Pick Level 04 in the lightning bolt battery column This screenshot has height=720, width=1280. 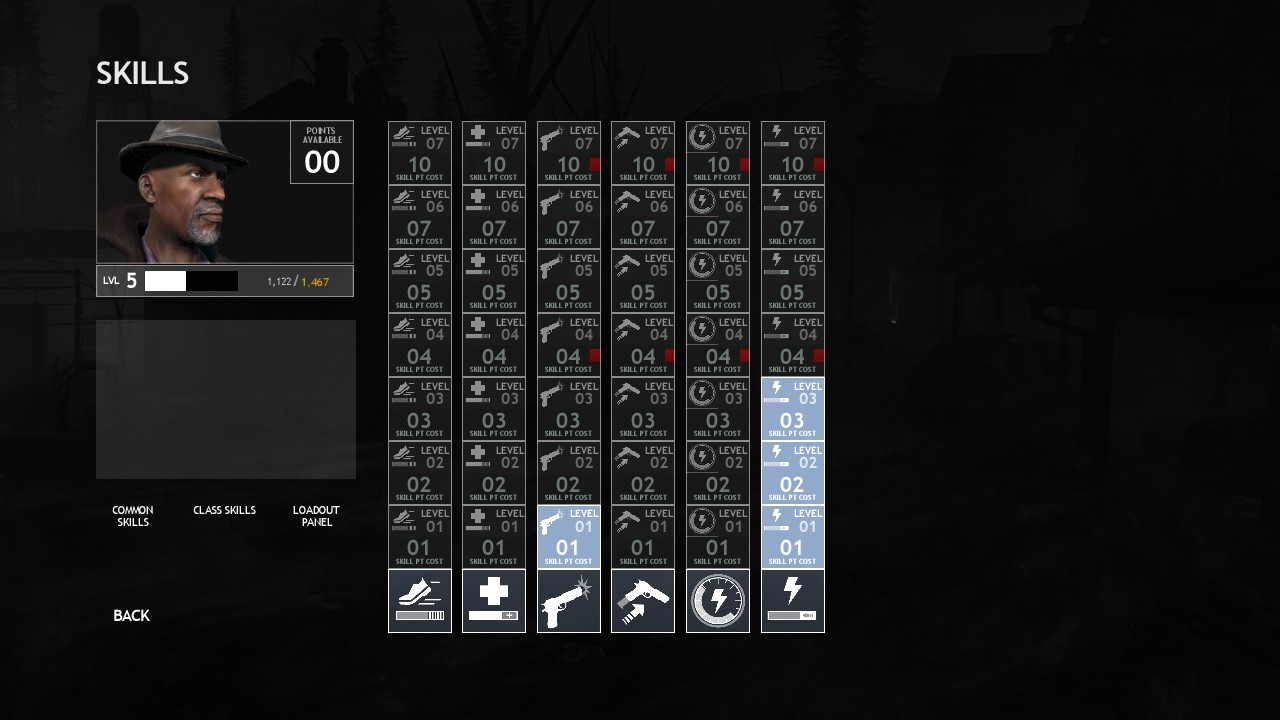tap(793, 345)
